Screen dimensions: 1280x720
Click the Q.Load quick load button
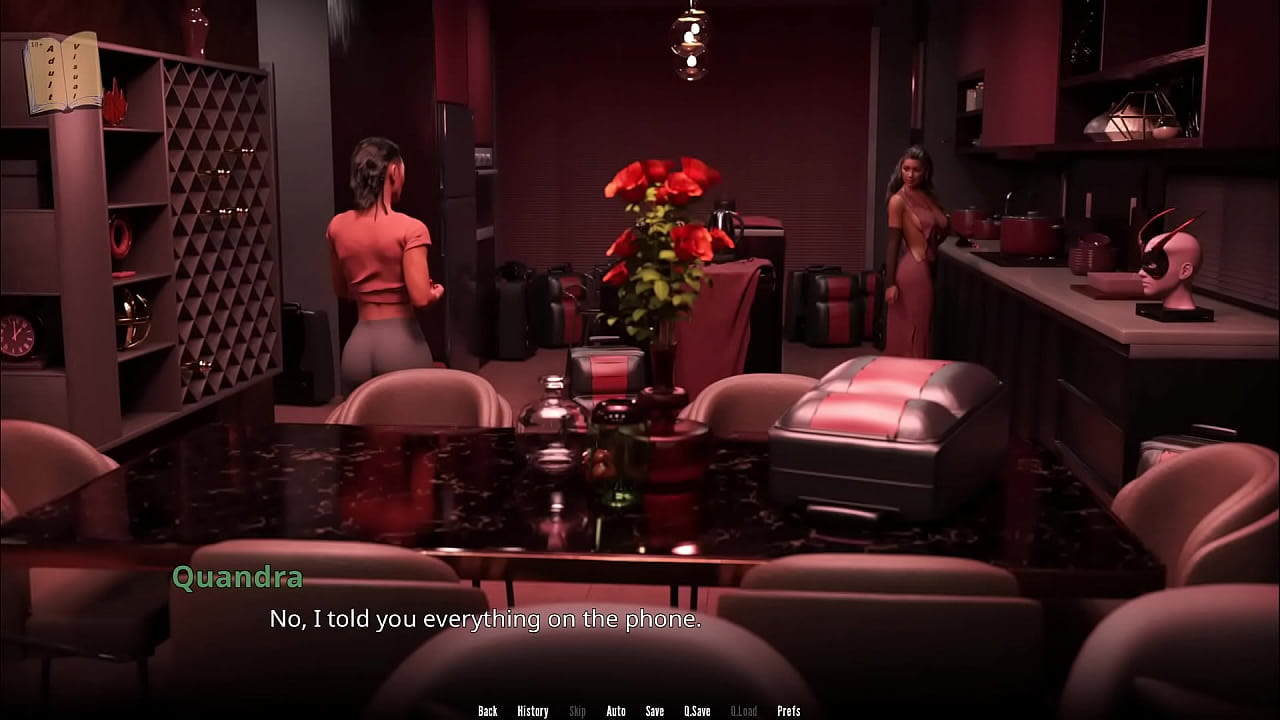pyautogui.click(x=743, y=711)
